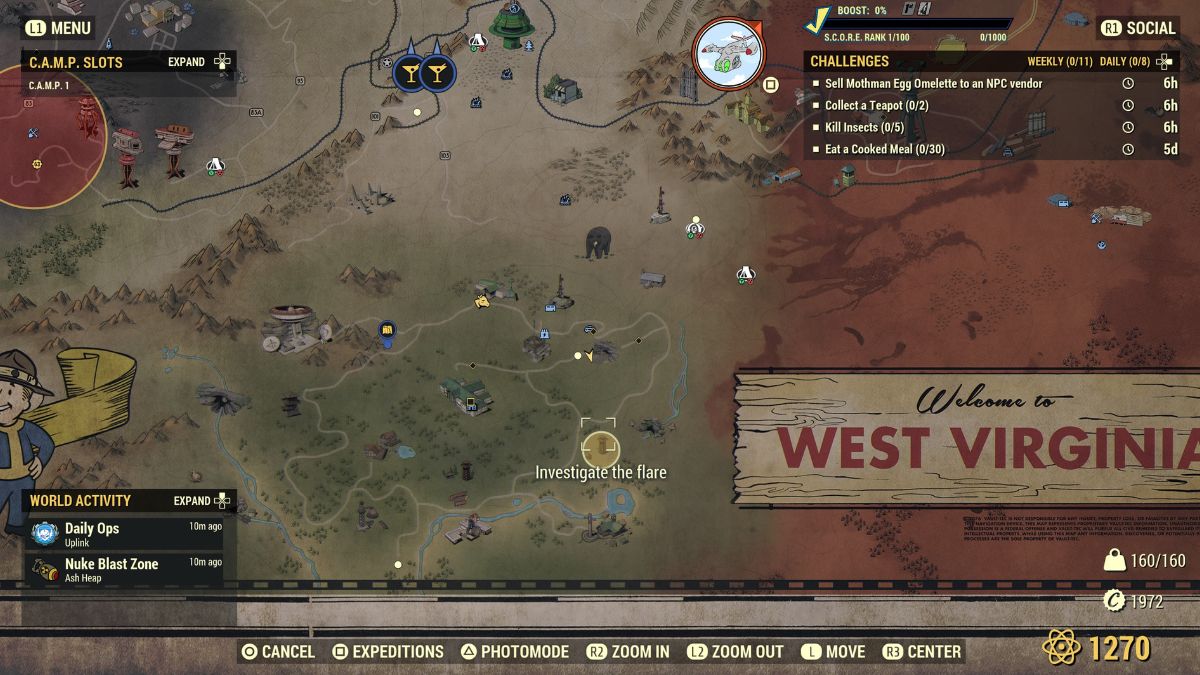Open Photomode from the bottom bar
The height and width of the screenshot is (675, 1200).
tap(514, 652)
